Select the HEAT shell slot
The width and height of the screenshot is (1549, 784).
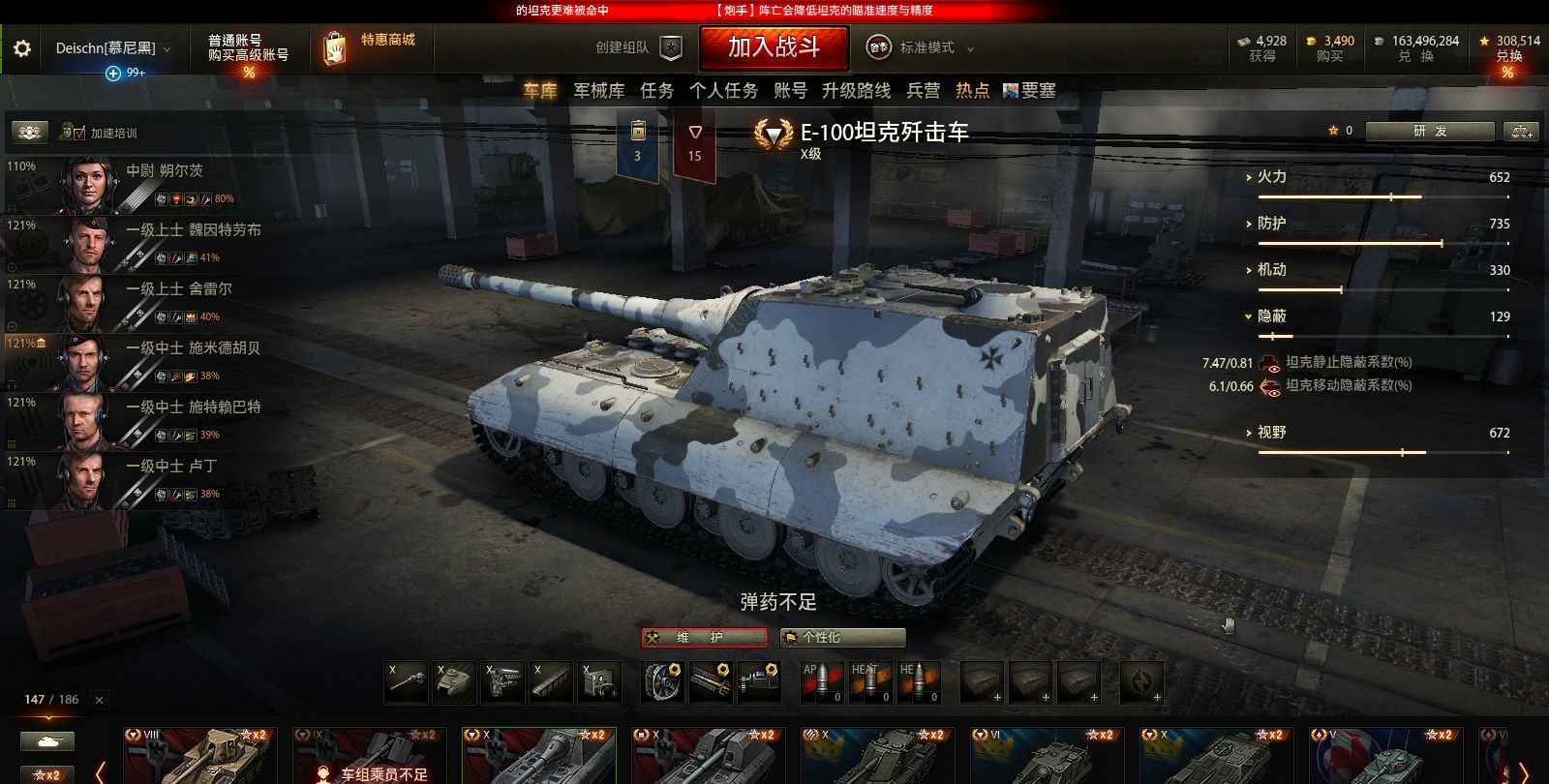871,682
